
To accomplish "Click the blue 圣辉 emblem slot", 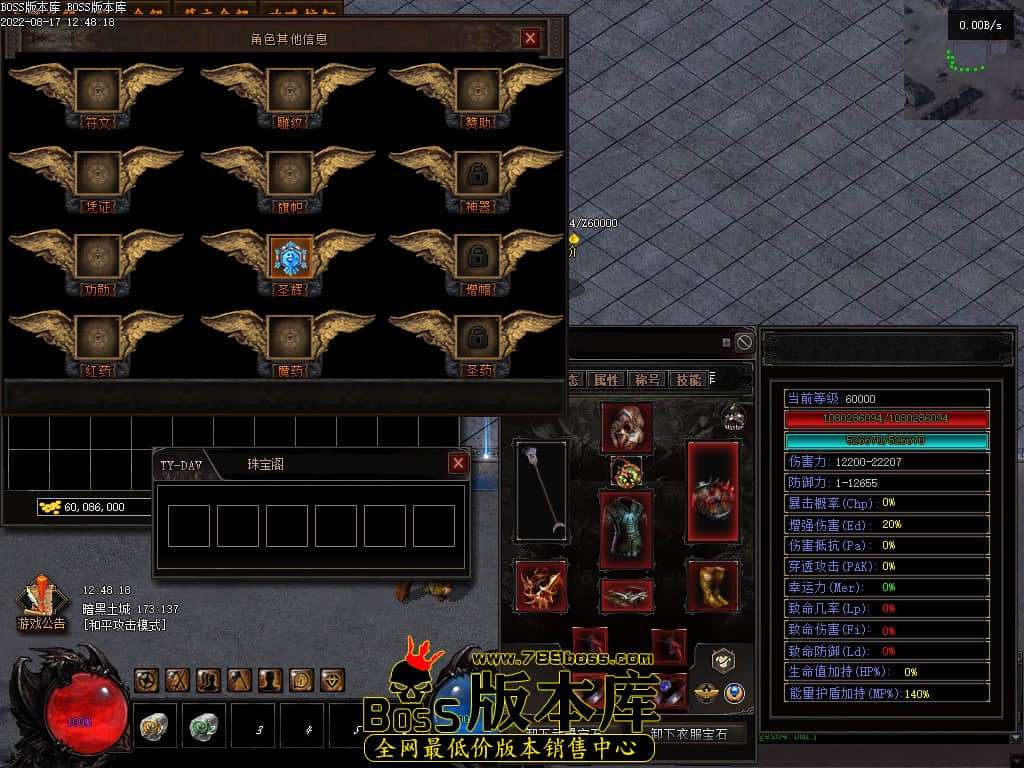I will point(288,257).
